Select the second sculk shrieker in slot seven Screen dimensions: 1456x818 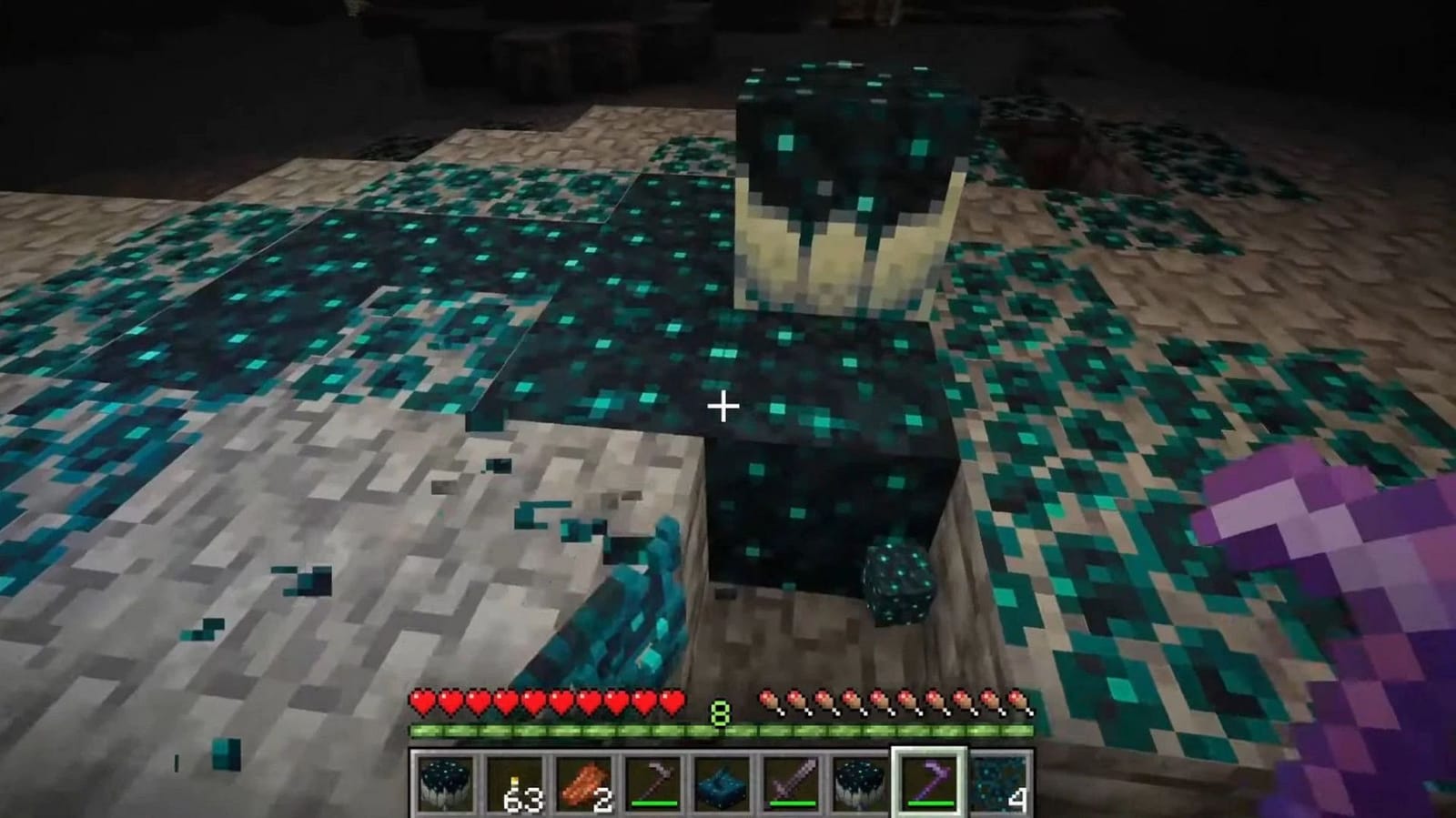point(861,785)
